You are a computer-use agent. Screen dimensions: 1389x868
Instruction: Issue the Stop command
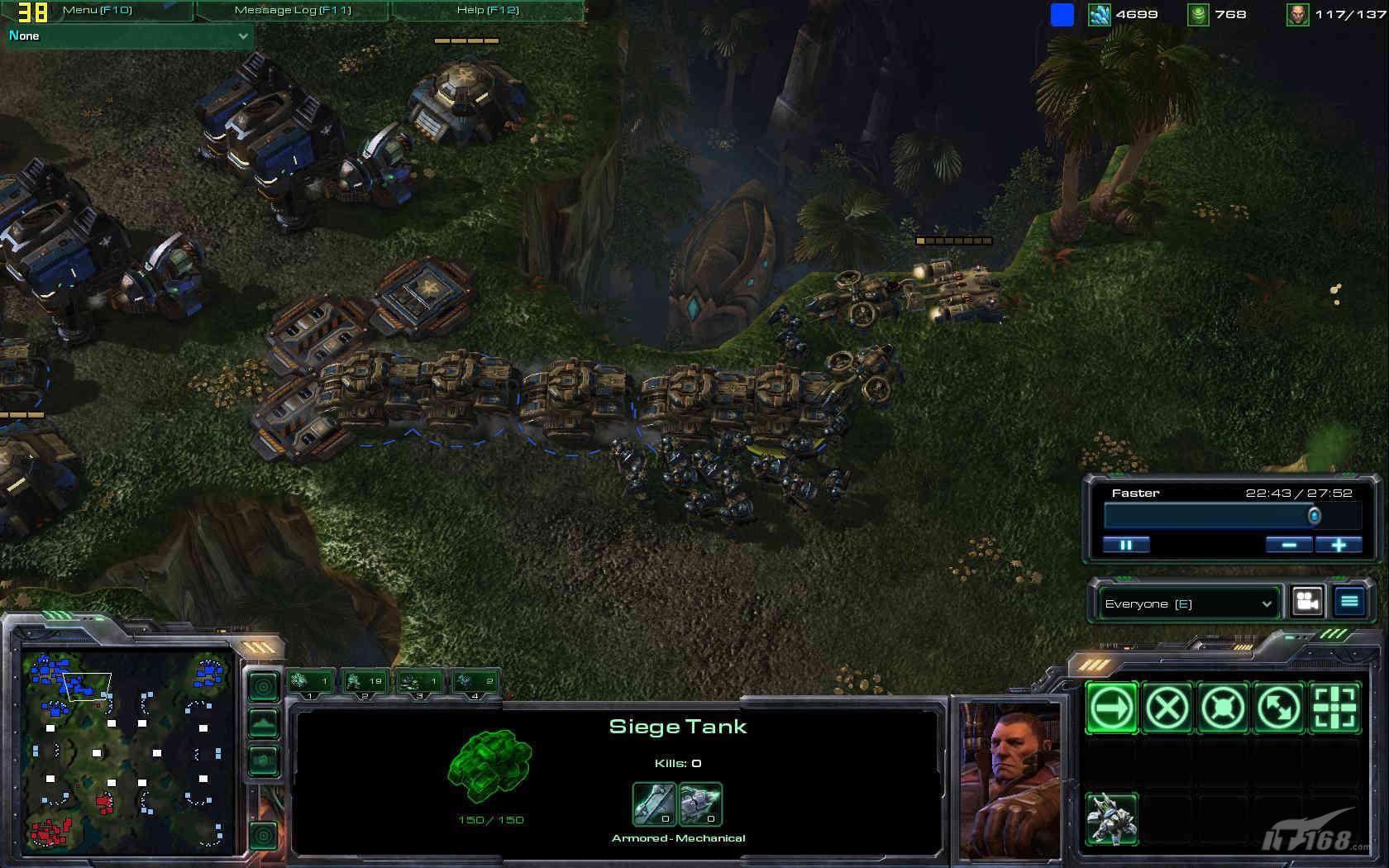1167,708
